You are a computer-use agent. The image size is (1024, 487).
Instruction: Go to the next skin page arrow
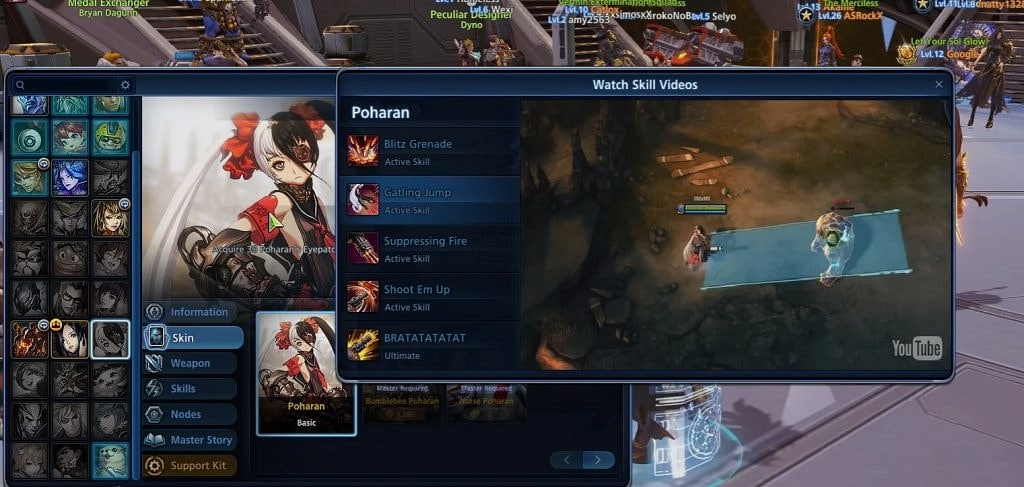coord(598,460)
